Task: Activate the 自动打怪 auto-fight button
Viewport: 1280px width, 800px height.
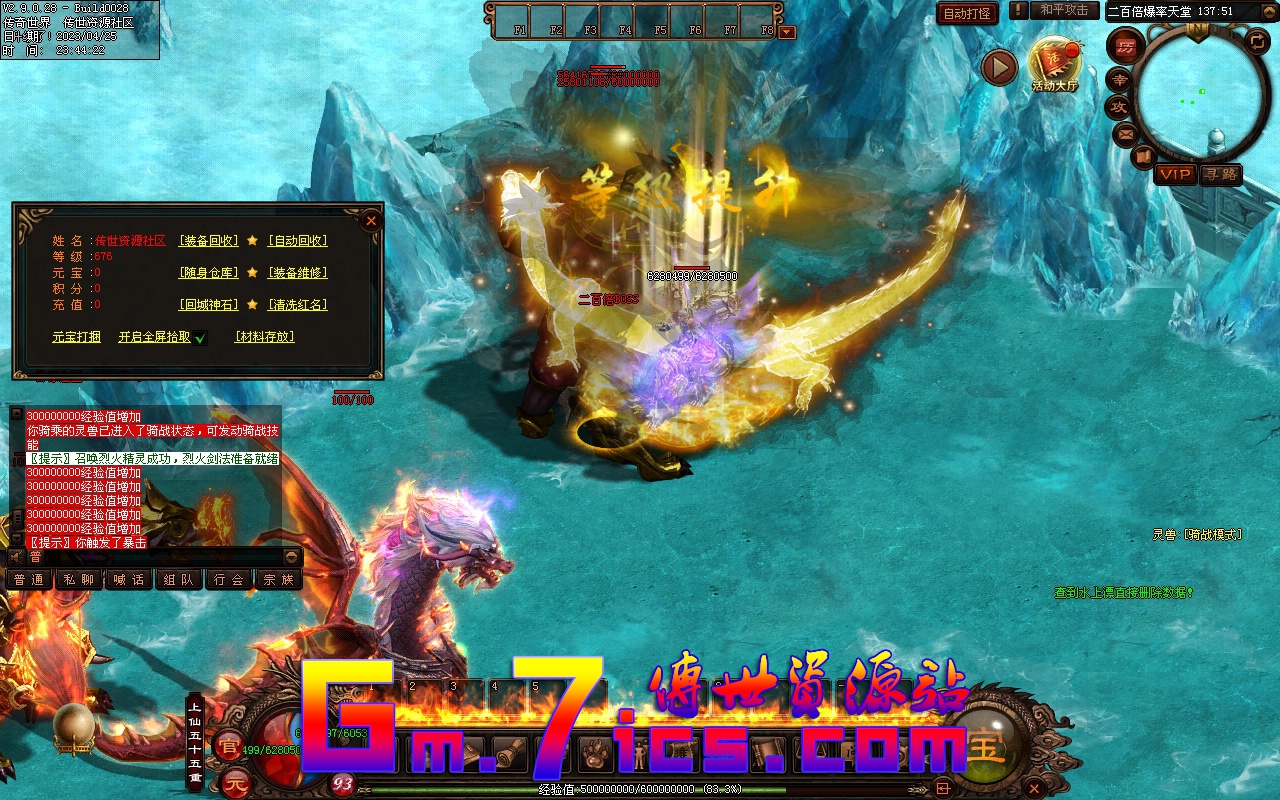Action: (x=967, y=13)
